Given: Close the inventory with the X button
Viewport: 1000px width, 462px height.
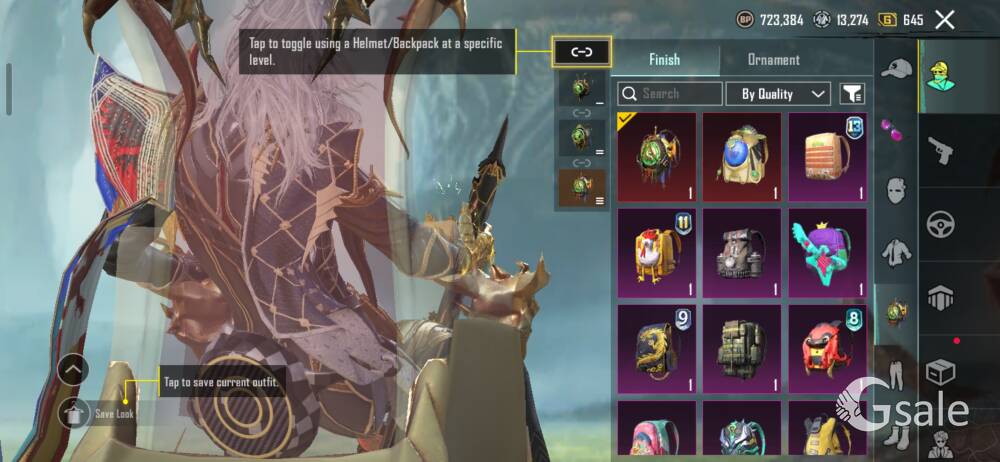Looking at the screenshot, I should pyautogui.click(x=944, y=19).
